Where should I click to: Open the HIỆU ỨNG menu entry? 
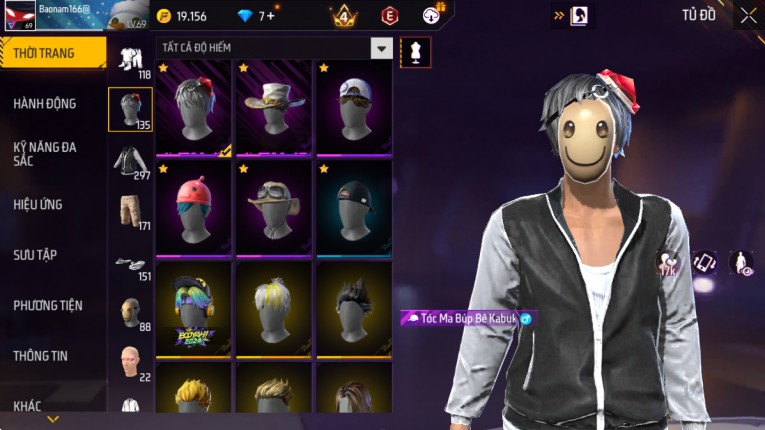(x=38, y=204)
